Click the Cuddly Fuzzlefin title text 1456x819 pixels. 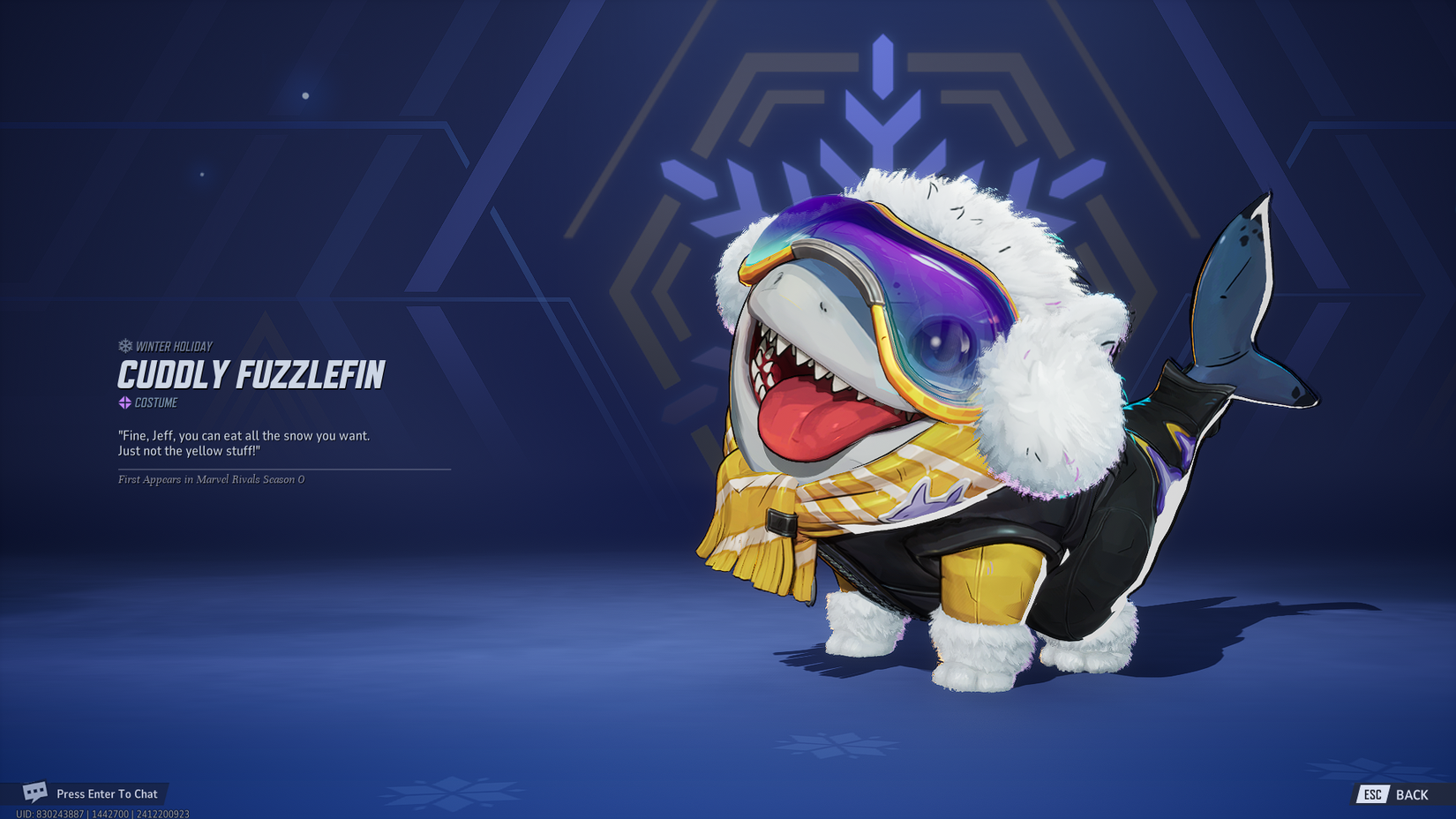click(x=250, y=374)
